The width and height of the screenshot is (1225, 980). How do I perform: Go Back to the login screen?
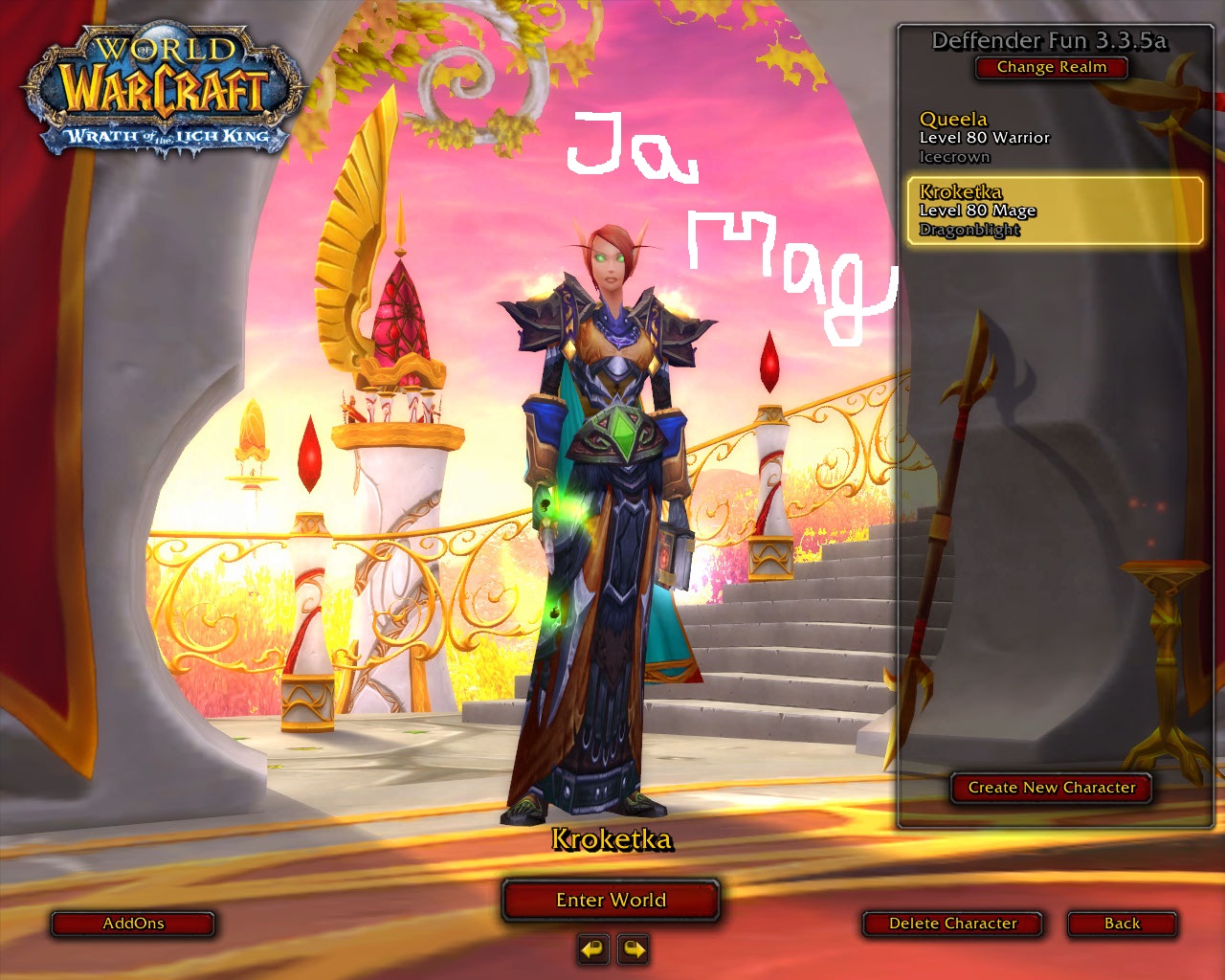(1122, 924)
